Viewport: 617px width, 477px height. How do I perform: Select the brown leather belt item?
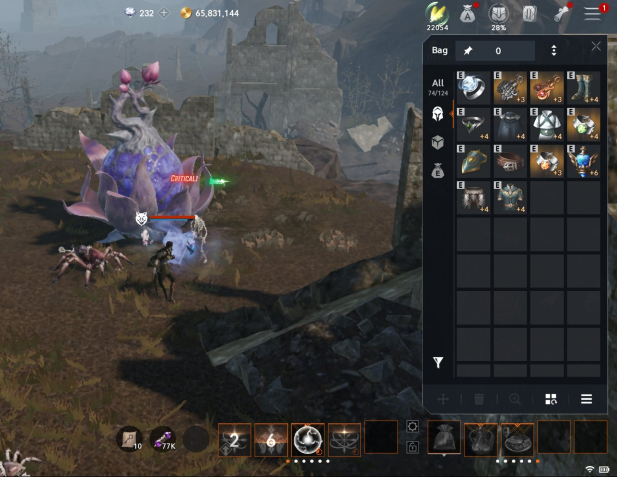[510, 160]
